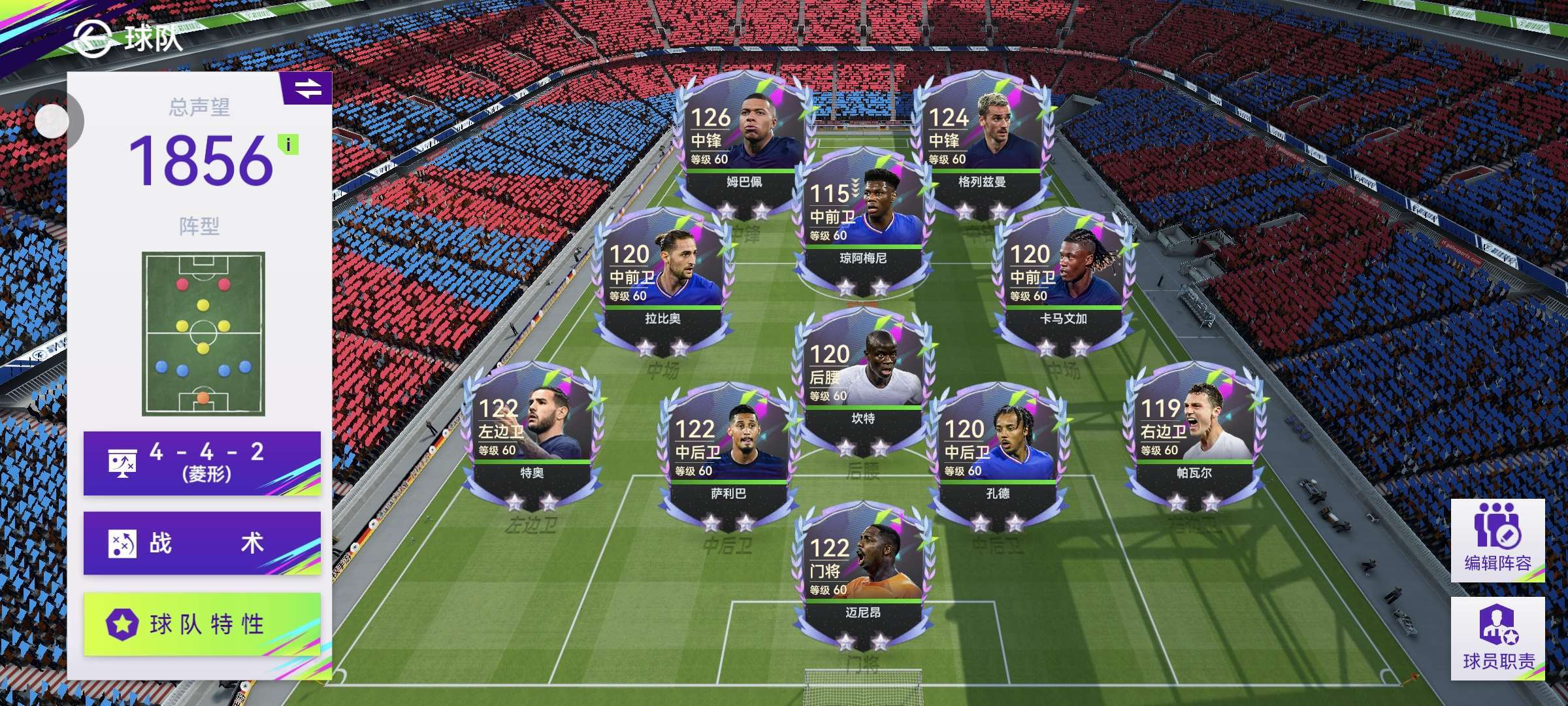Viewport: 1568px width, 706px height.
Task: Show total reputation info via the green i icon
Action: tap(288, 144)
